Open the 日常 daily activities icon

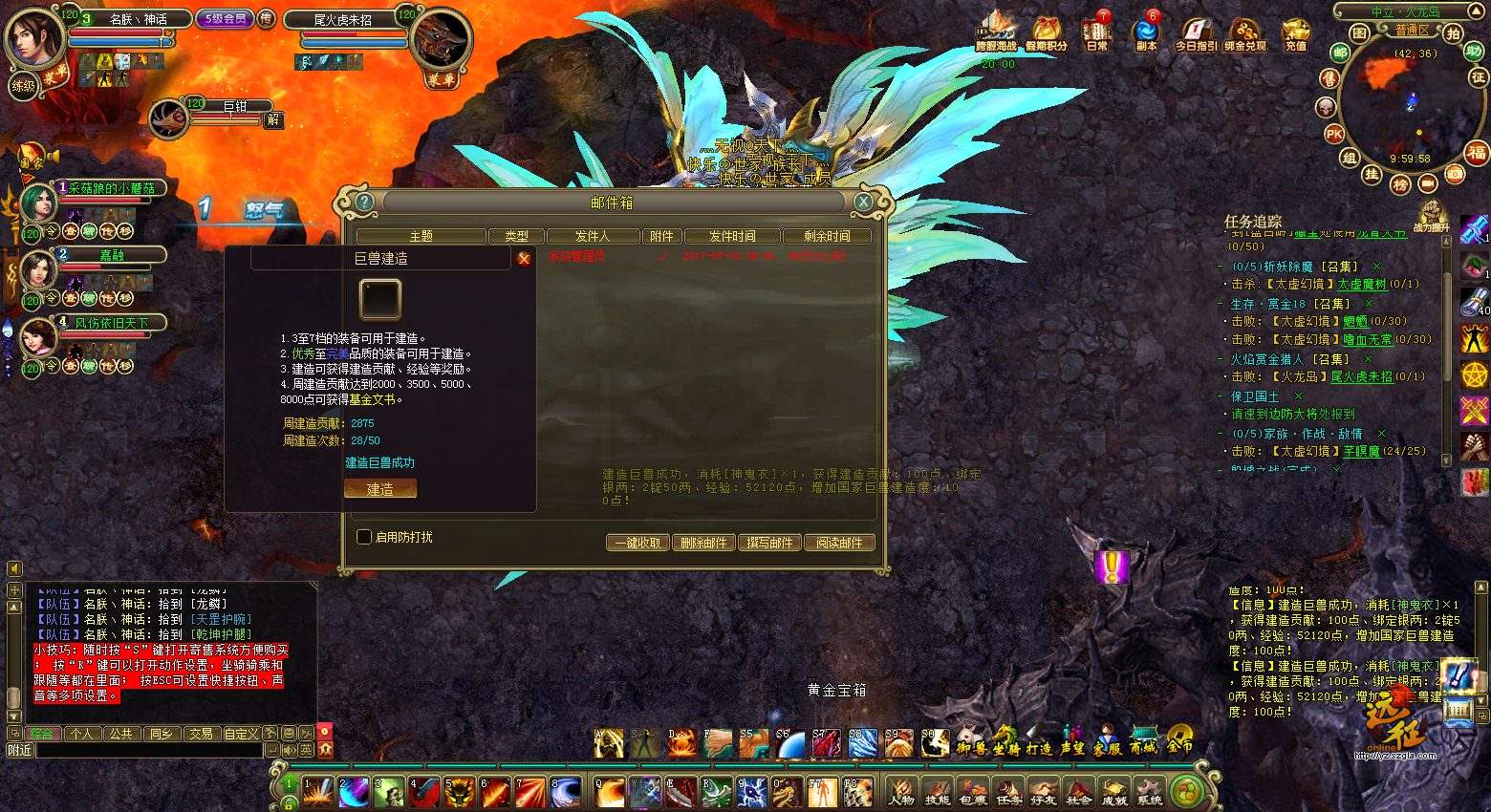(1097, 33)
